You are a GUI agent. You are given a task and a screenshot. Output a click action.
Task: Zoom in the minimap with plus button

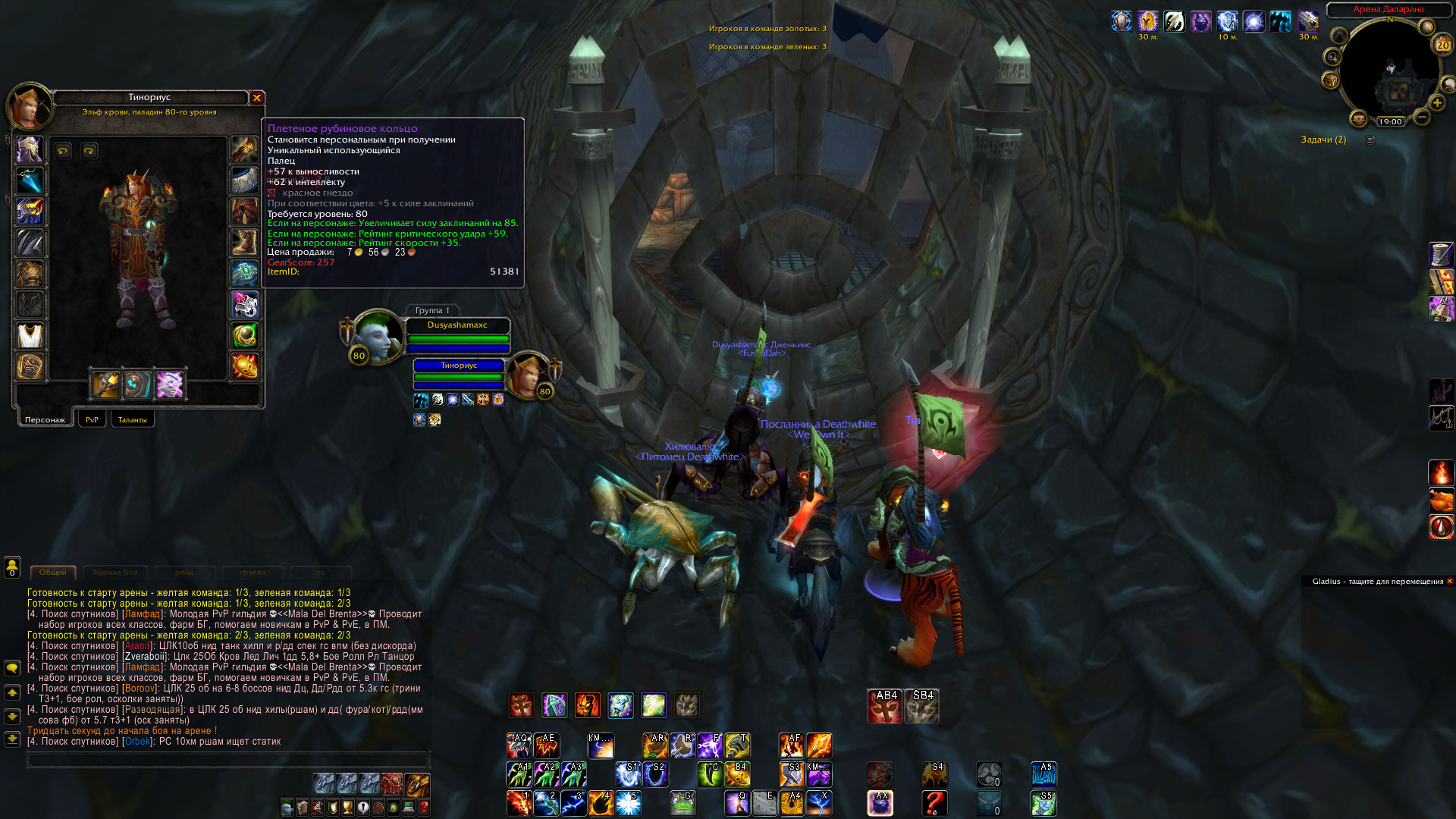pyautogui.click(x=1436, y=103)
